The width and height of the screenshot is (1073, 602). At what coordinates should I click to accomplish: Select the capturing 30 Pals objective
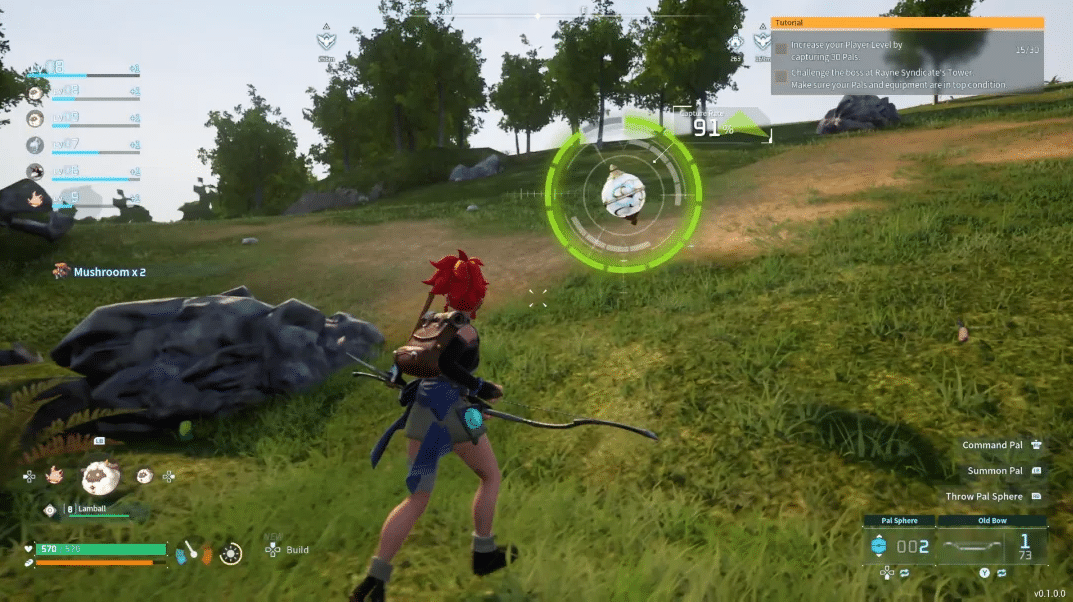(x=846, y=51)
